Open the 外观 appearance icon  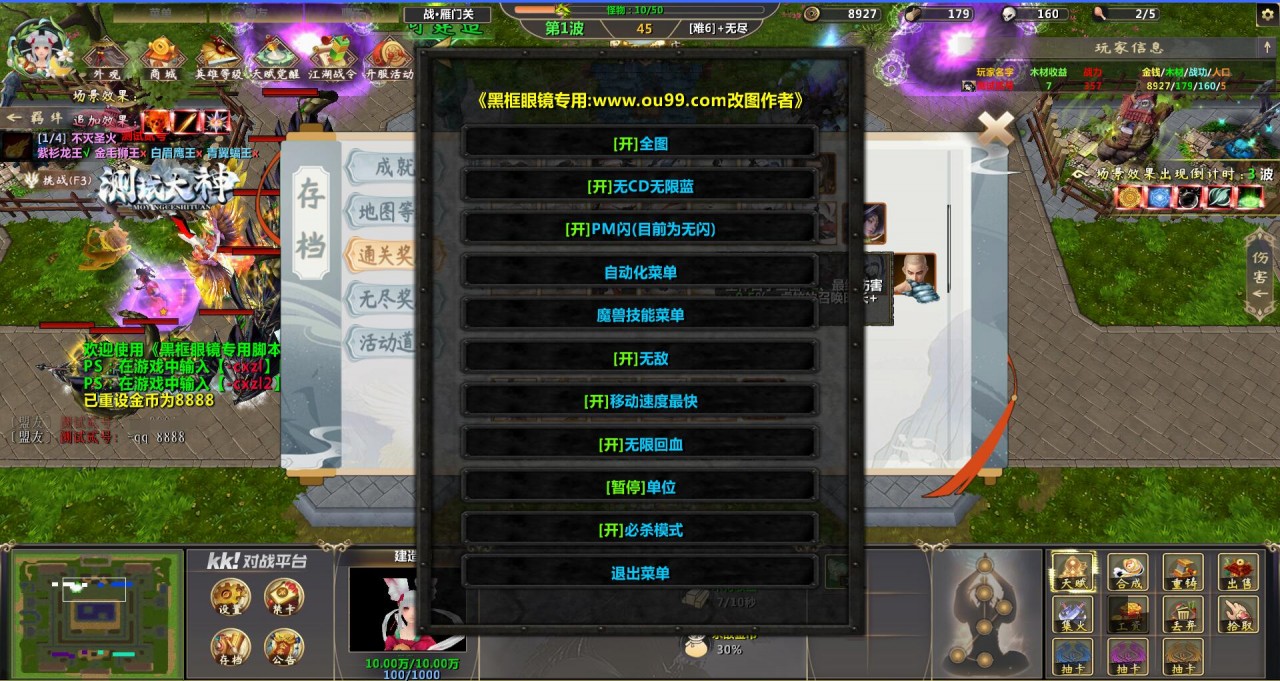[x=106, y=60]
